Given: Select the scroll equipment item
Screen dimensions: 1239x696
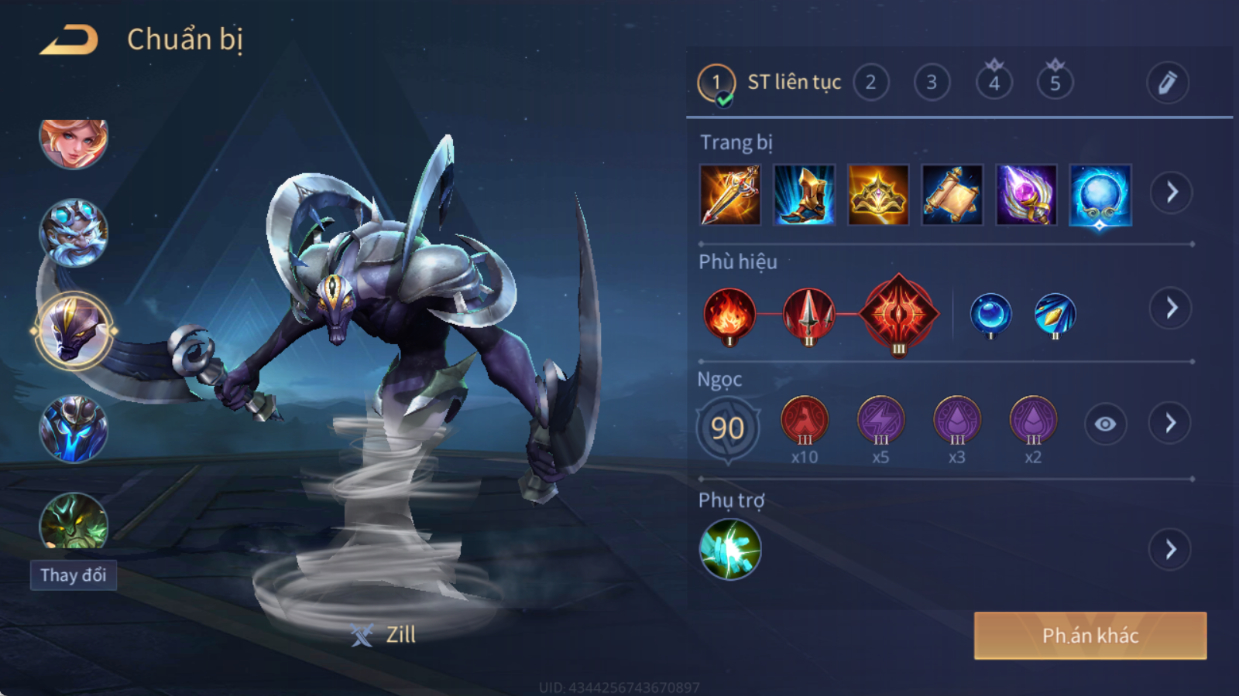Looking at the screenshot, I should coord(952,195).
